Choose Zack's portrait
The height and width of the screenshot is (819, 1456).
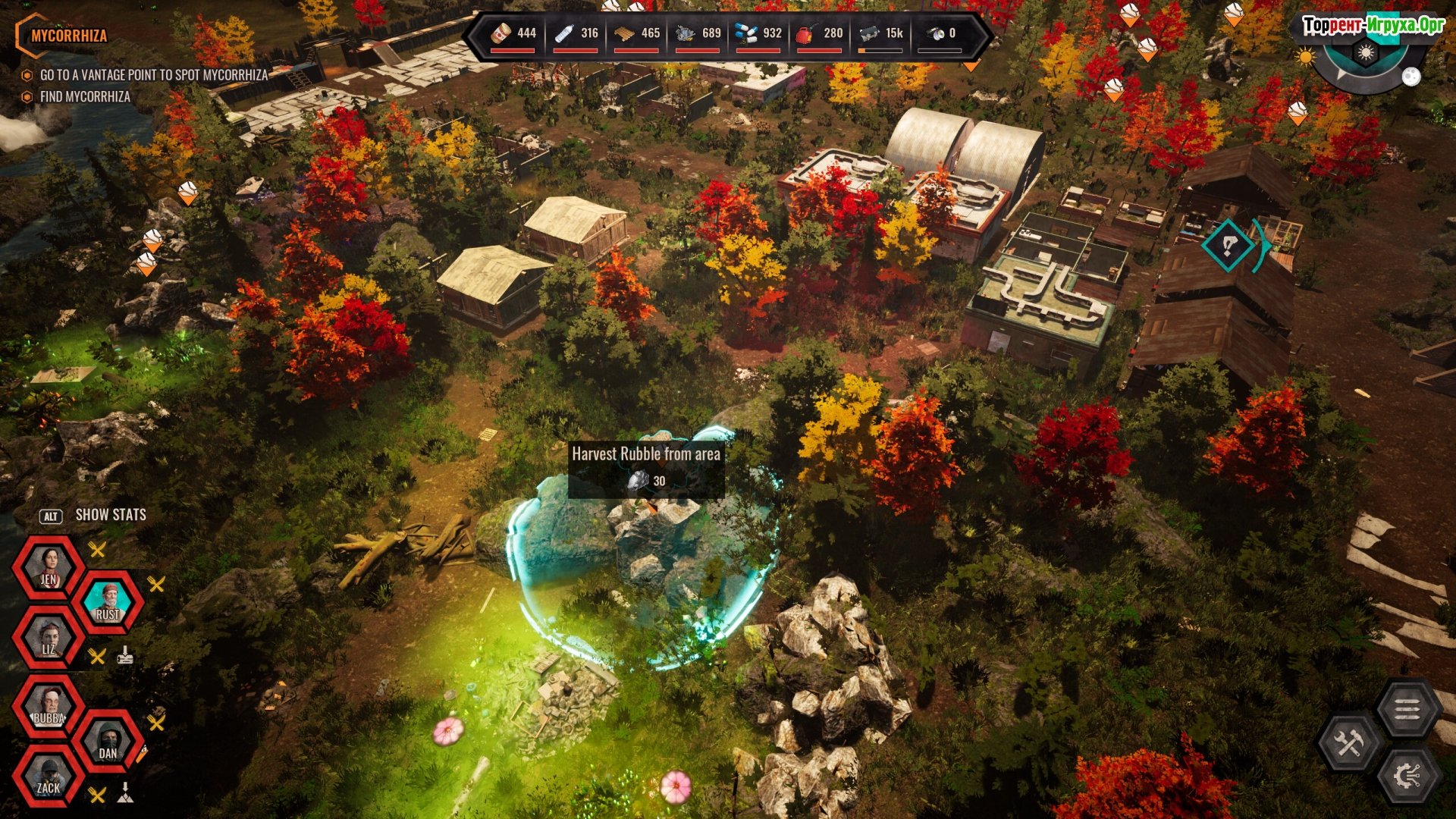pos(49,777)
